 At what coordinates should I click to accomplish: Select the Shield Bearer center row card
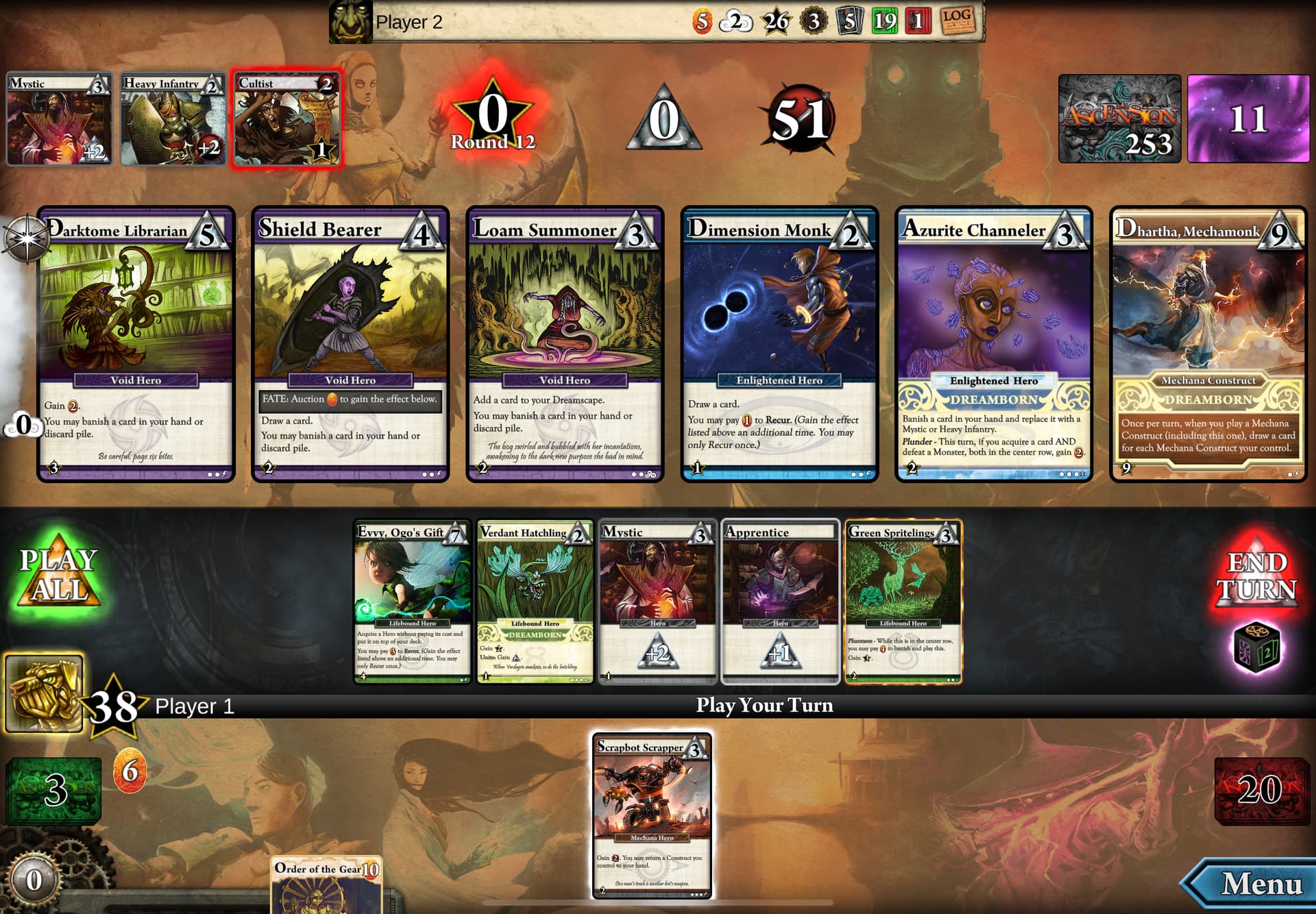[x=350, y=344]
